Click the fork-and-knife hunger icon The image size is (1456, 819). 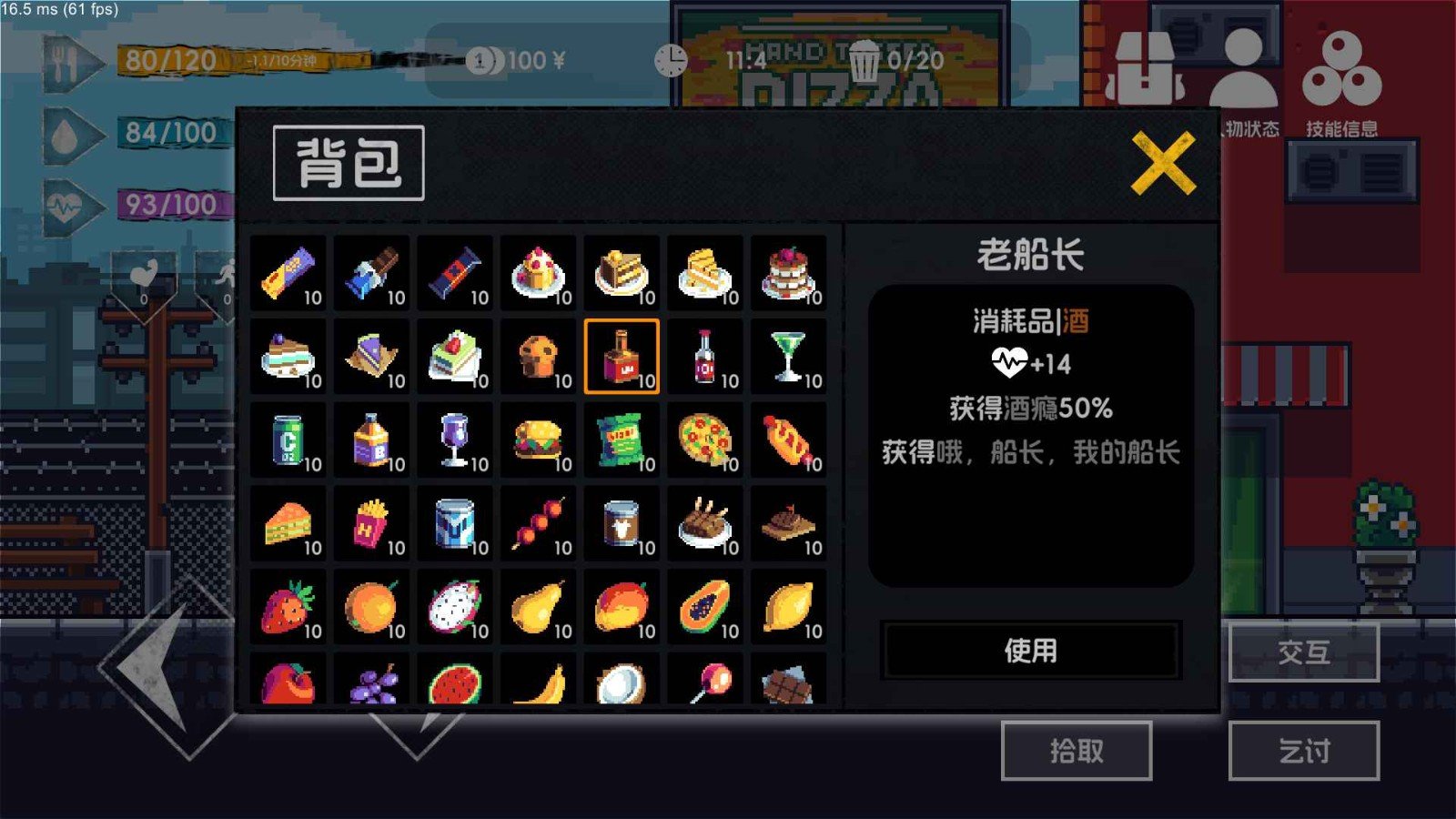(x=62, y=62)
